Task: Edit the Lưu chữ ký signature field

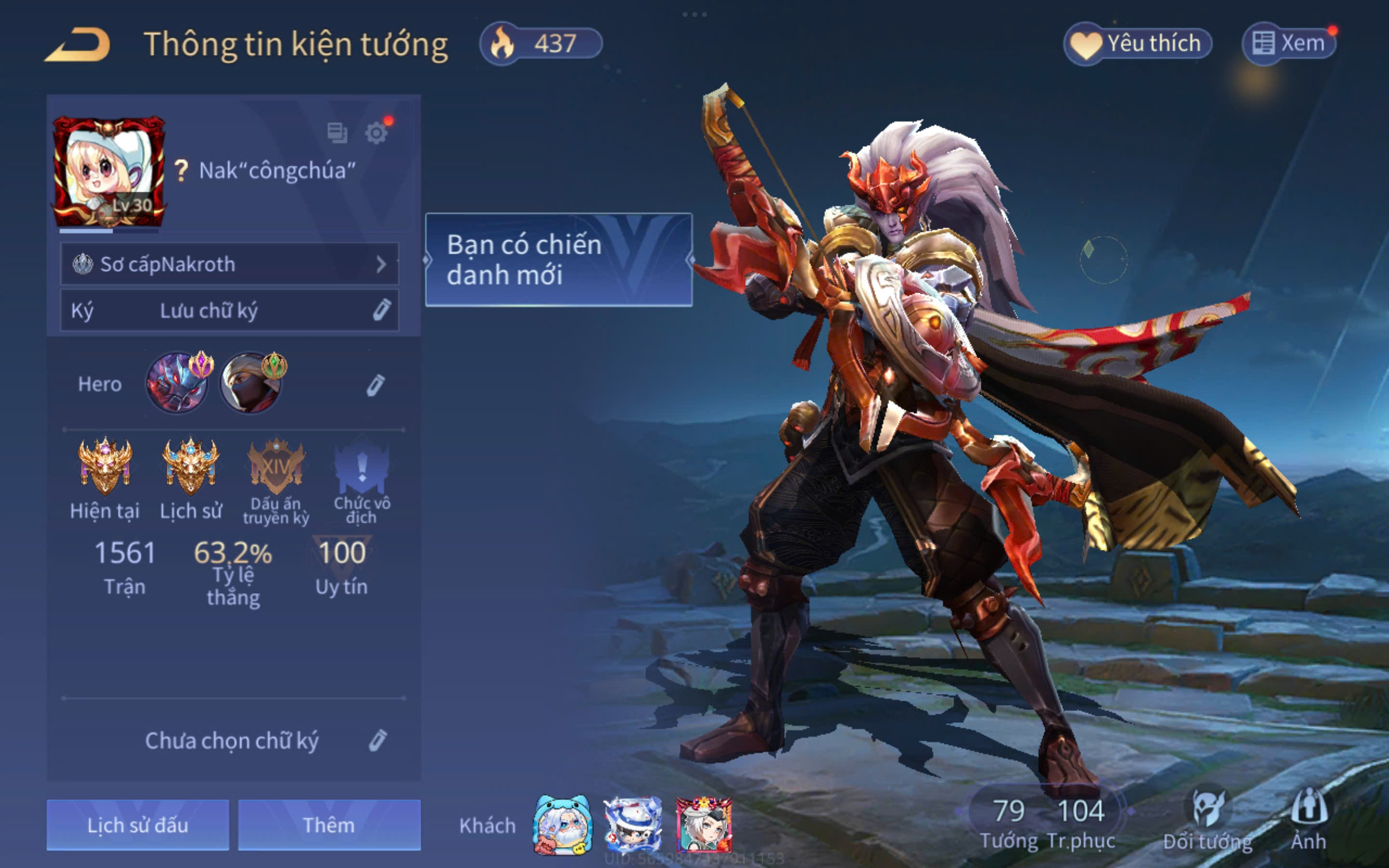Action: point(381,310)
